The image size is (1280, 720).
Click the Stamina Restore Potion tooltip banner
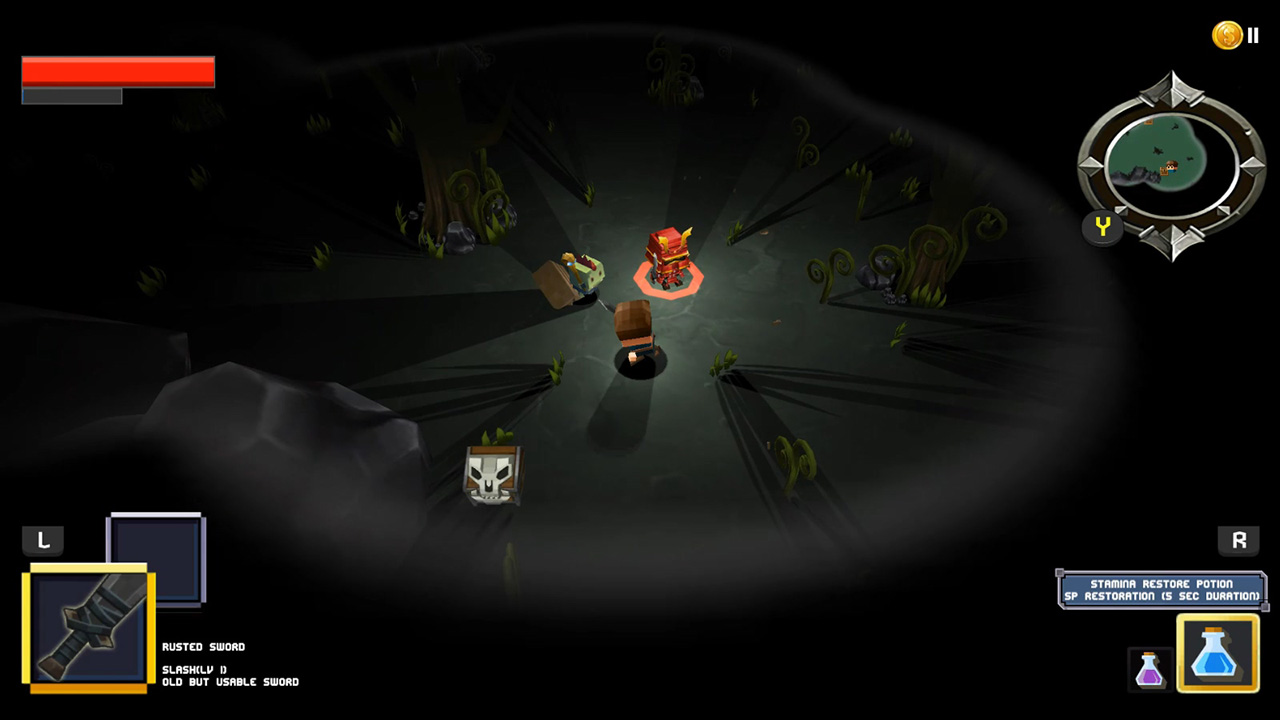1163,590
